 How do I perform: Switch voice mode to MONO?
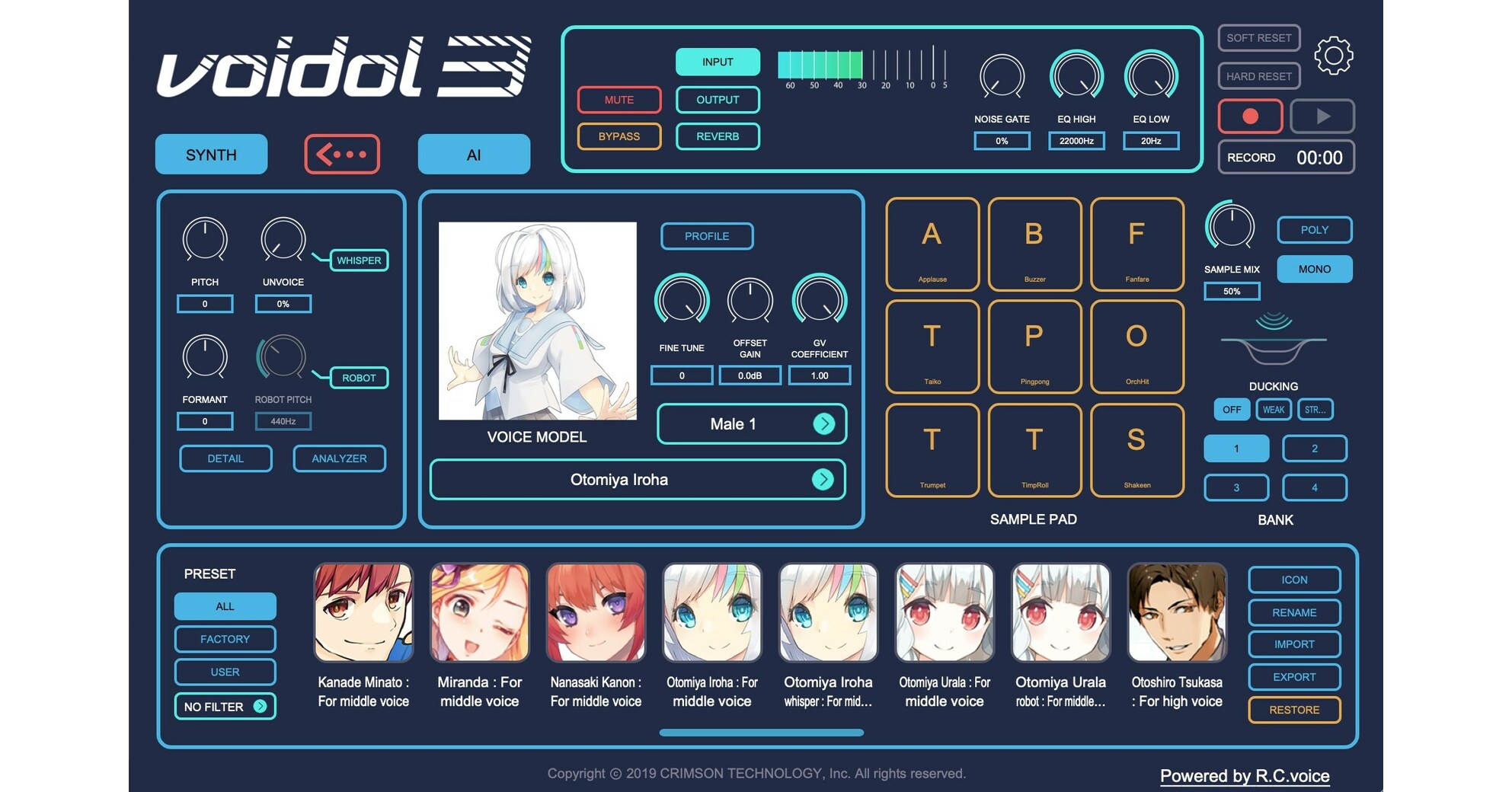click(1314, 269)
